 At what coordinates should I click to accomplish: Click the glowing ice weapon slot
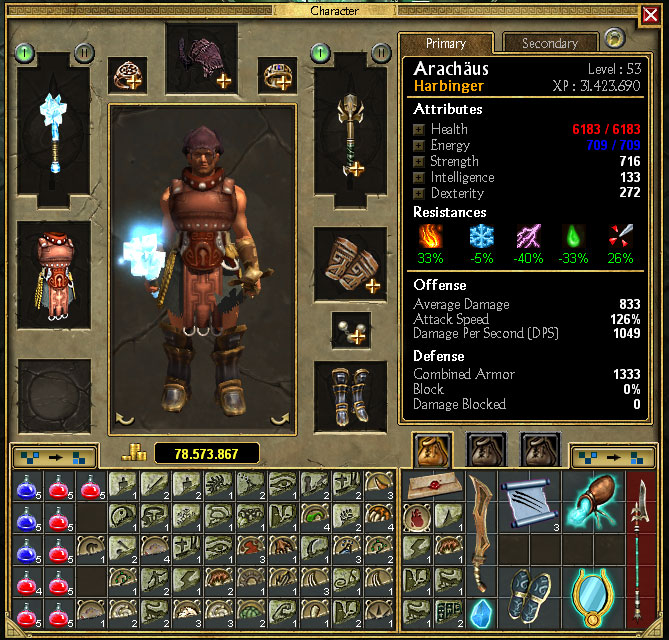click(x=54, y=131)
